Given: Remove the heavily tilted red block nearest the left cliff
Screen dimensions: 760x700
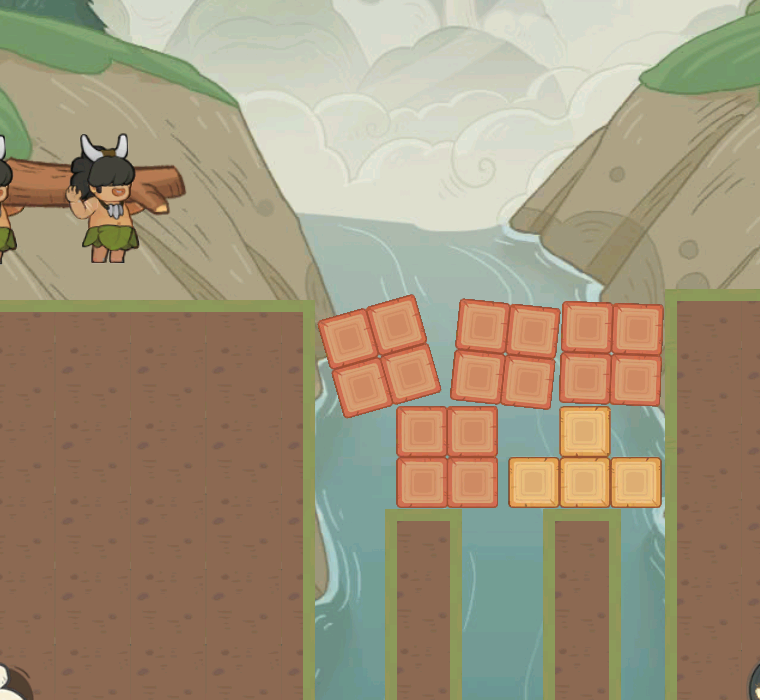Looking at the screenshot, I should pyautogui.click(x=379, y=355).
